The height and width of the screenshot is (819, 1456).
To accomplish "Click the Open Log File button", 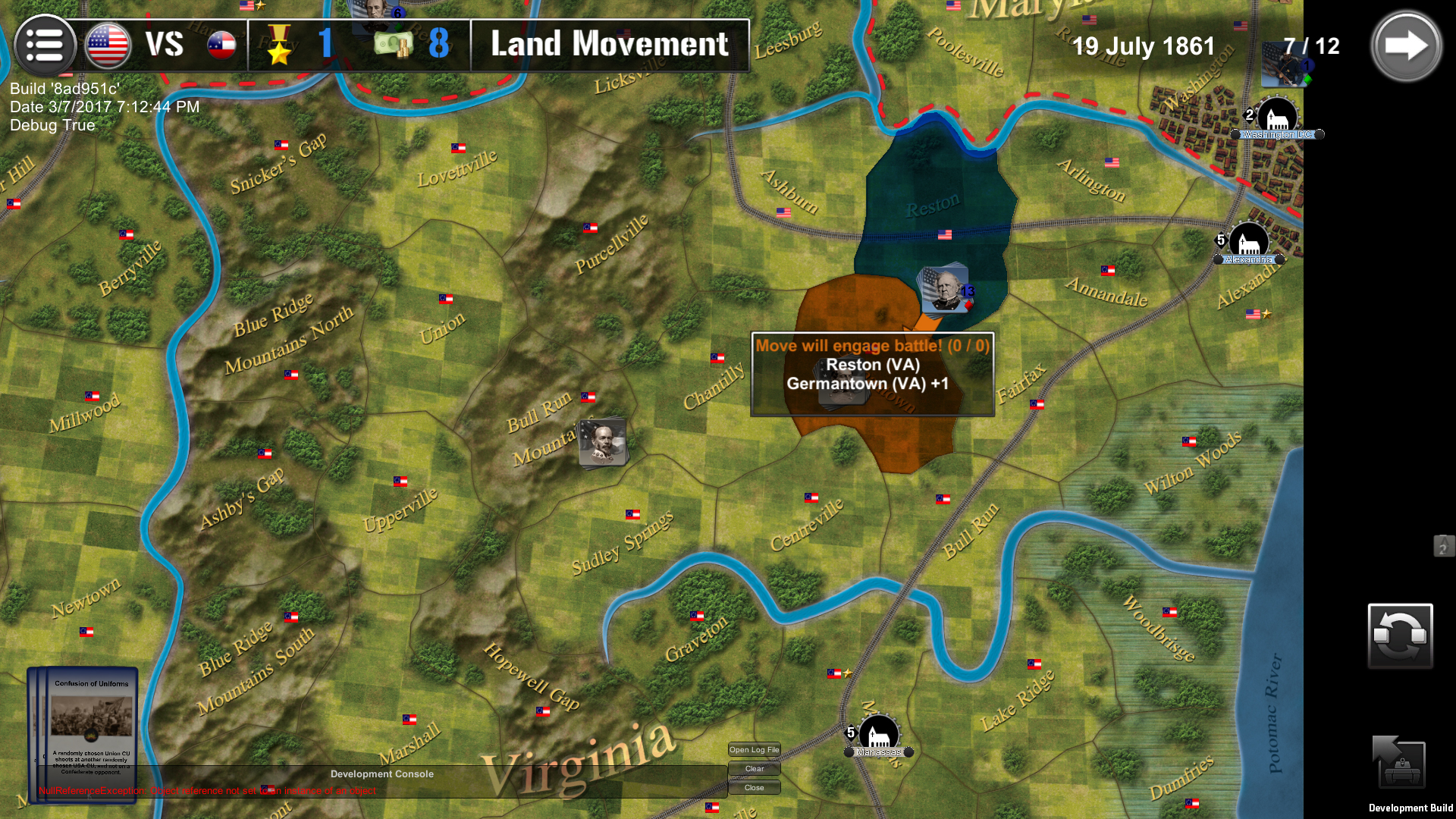I will (754, 748).
